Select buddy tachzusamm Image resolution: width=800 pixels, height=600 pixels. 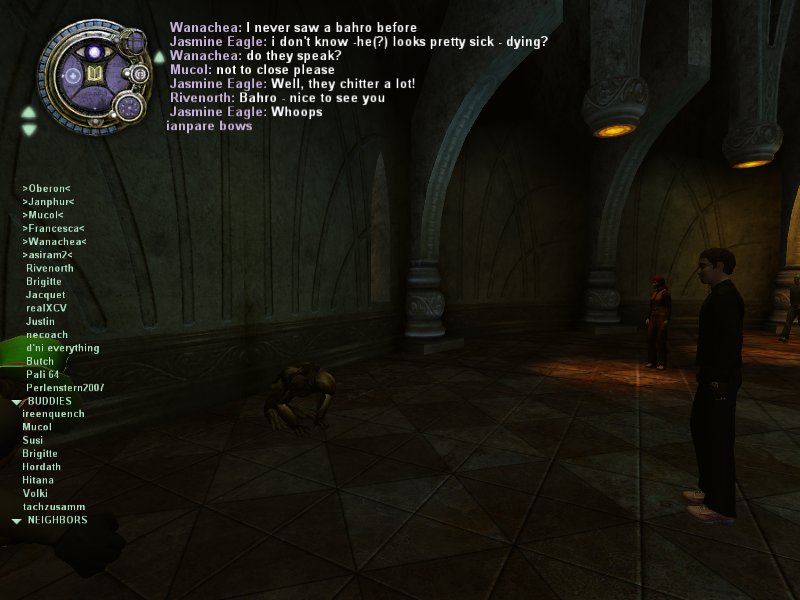click(x=54, y=507)
